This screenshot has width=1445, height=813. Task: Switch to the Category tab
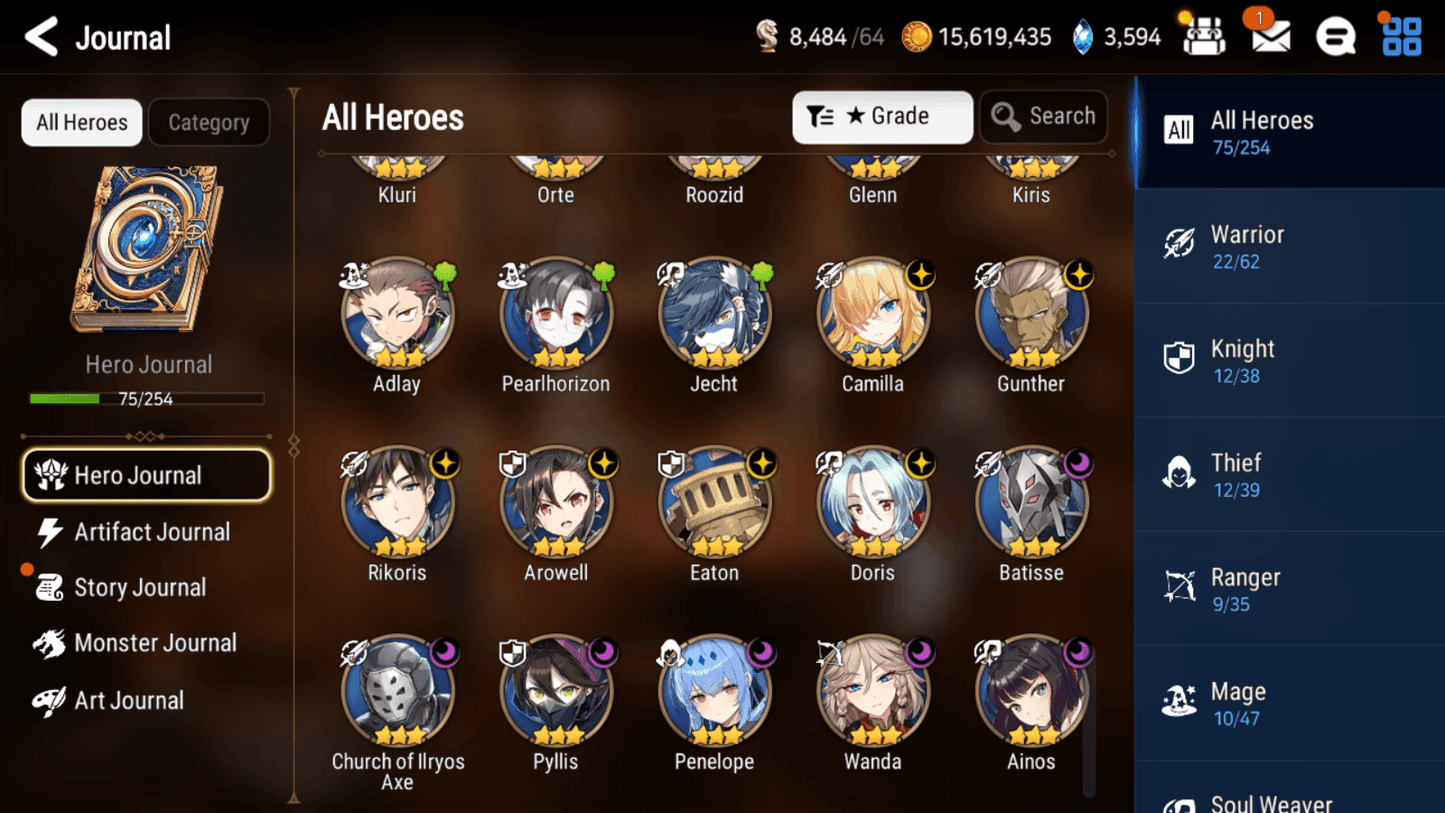click(208, 122)
